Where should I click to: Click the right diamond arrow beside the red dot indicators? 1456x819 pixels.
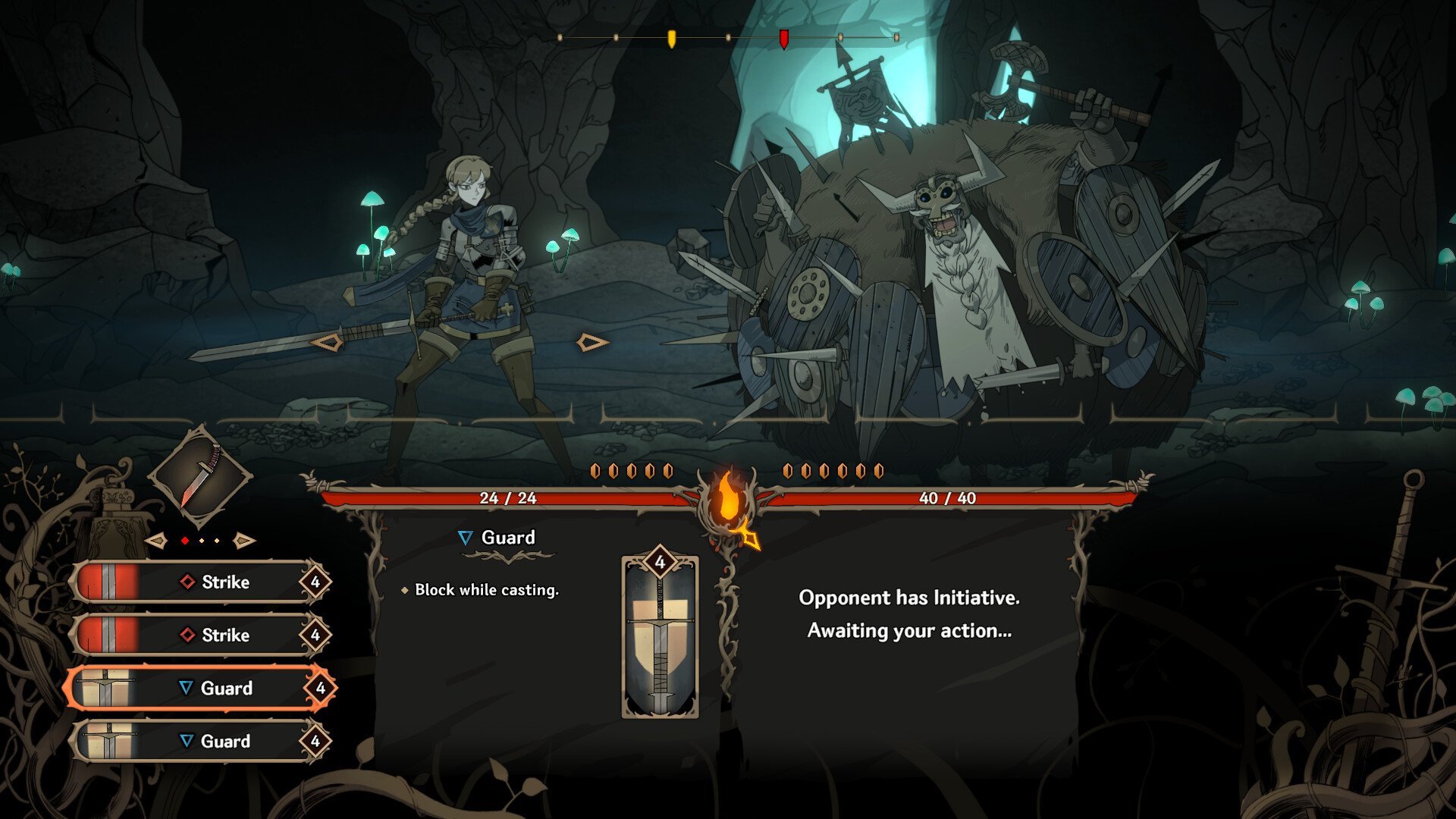tap(243, 541)
